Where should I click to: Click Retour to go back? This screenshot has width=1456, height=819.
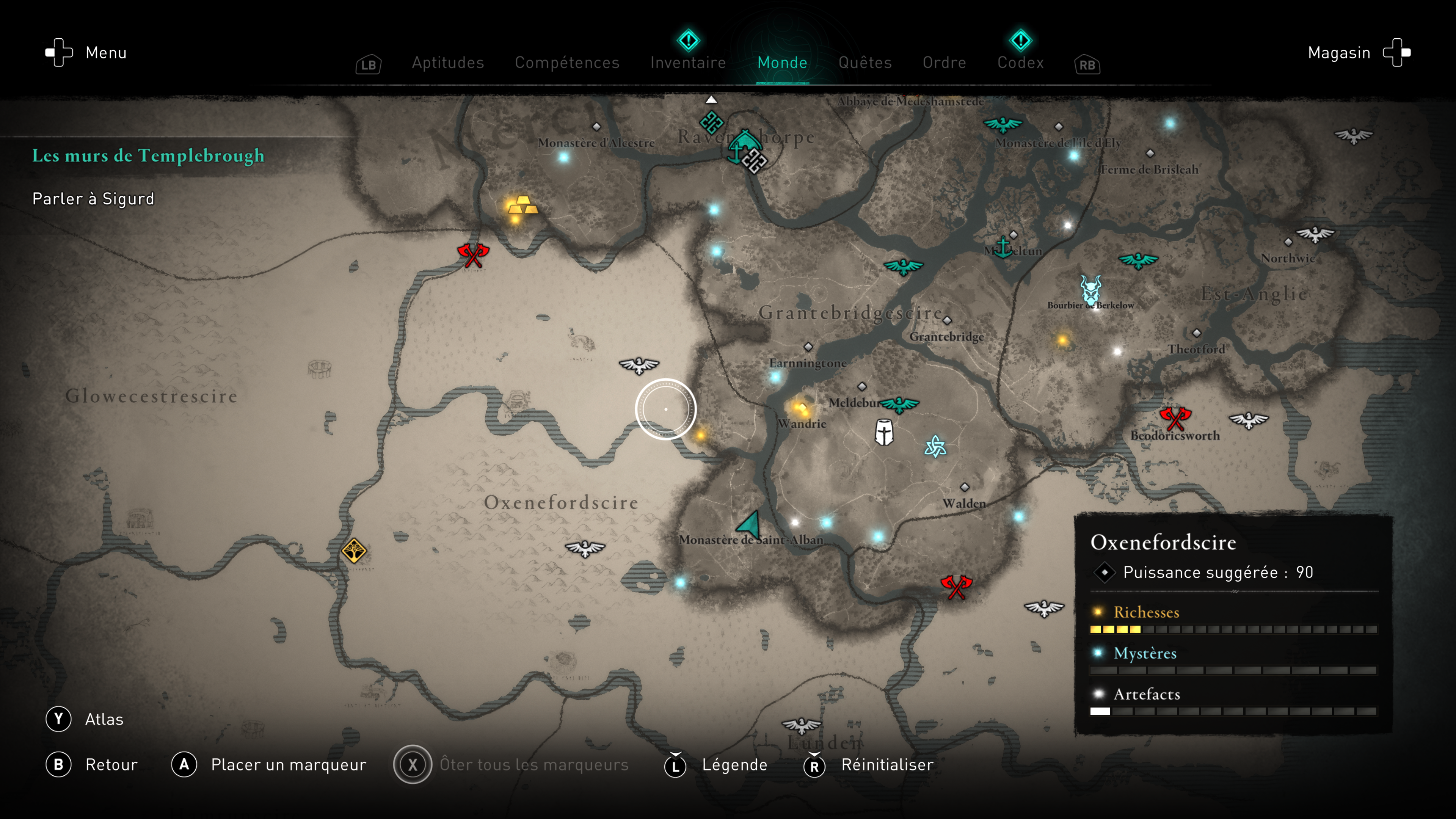(111, 765)
